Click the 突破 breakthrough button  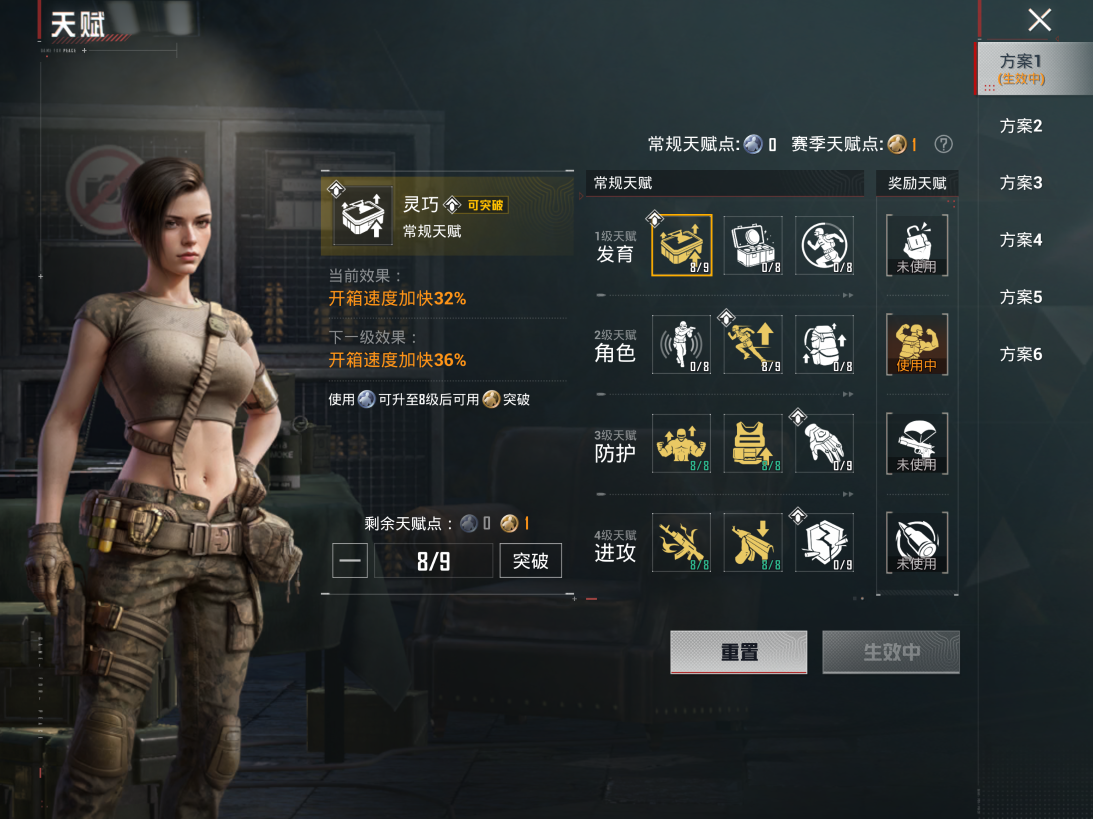coord(530,561)
